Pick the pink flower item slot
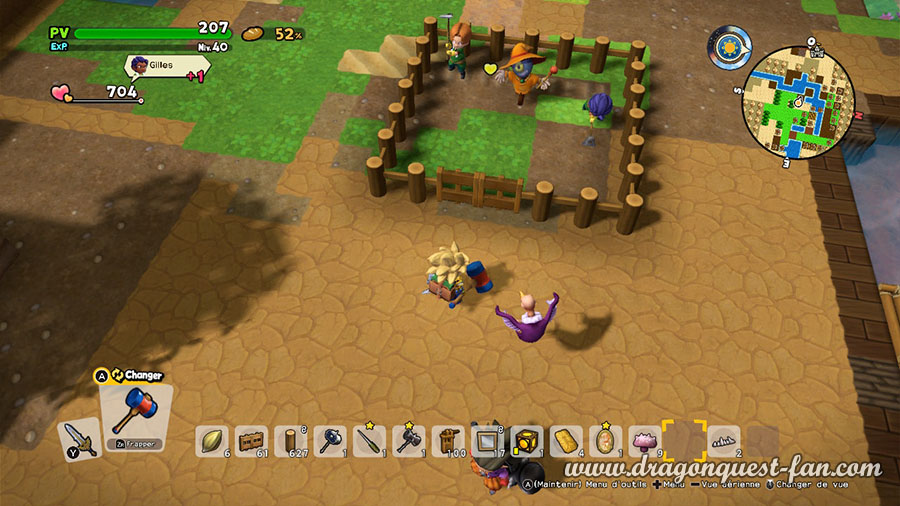 [644, 441]
